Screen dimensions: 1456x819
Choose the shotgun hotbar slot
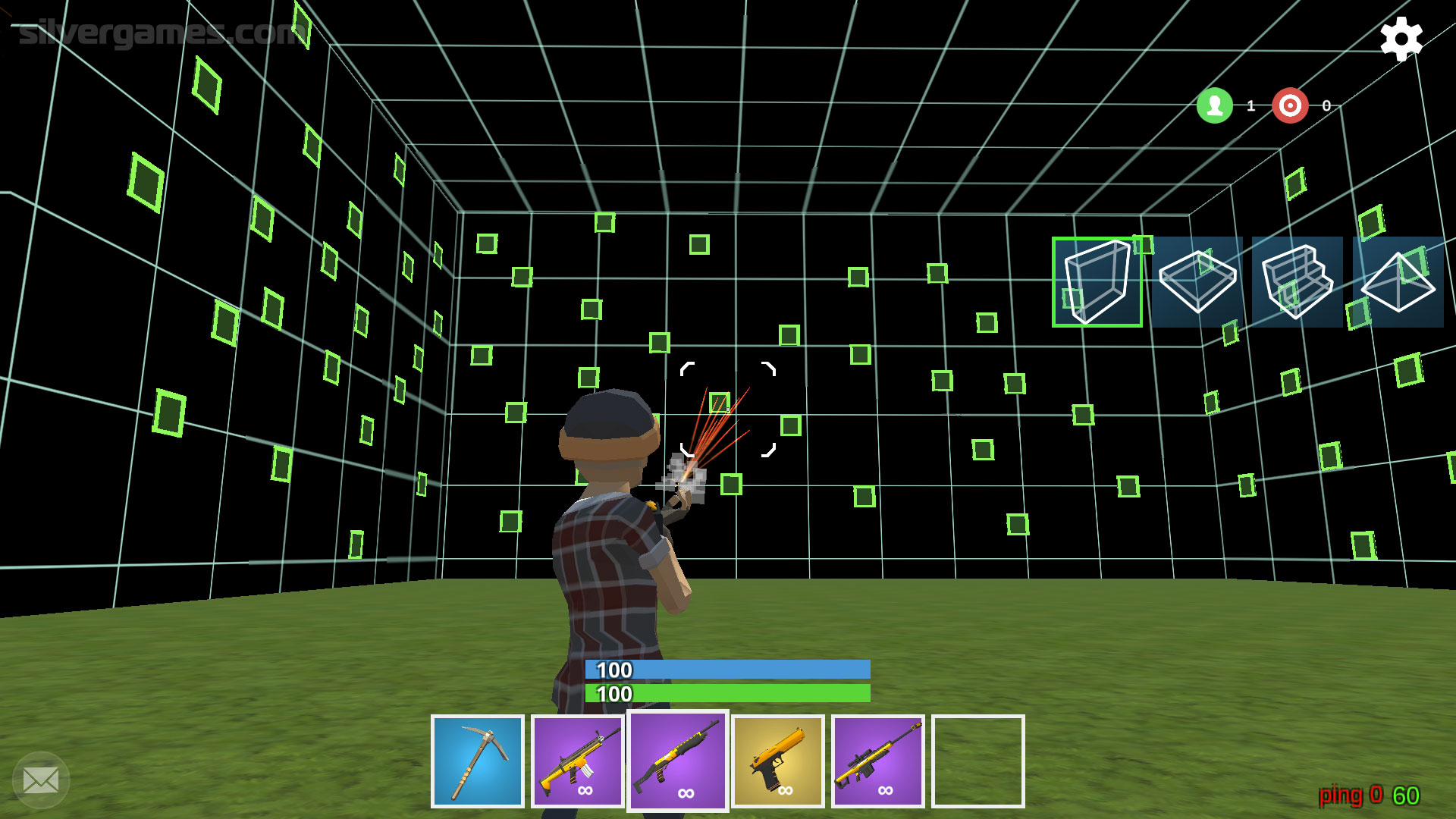pos(678,761)
